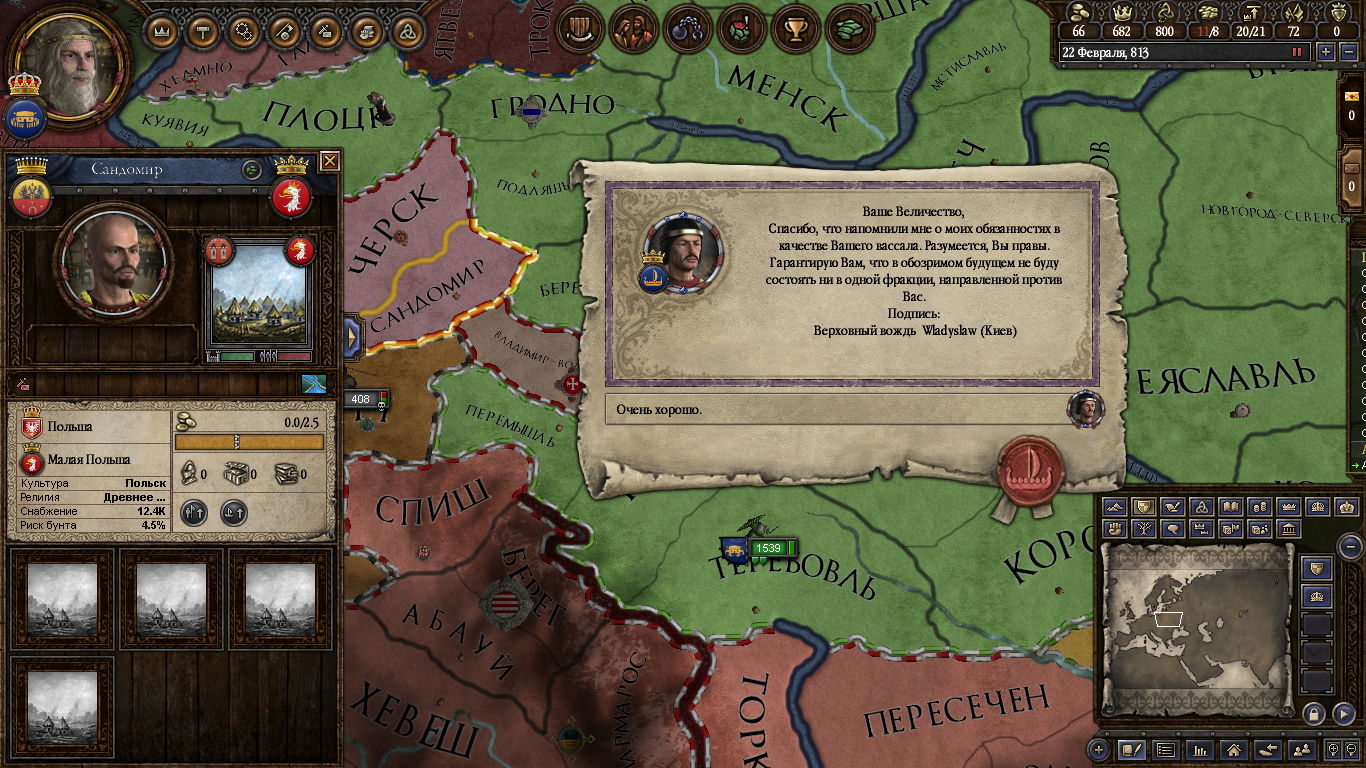Open the Council hammer tab
This screenshot has height=768, width=1366.
(x=203, y=31)
